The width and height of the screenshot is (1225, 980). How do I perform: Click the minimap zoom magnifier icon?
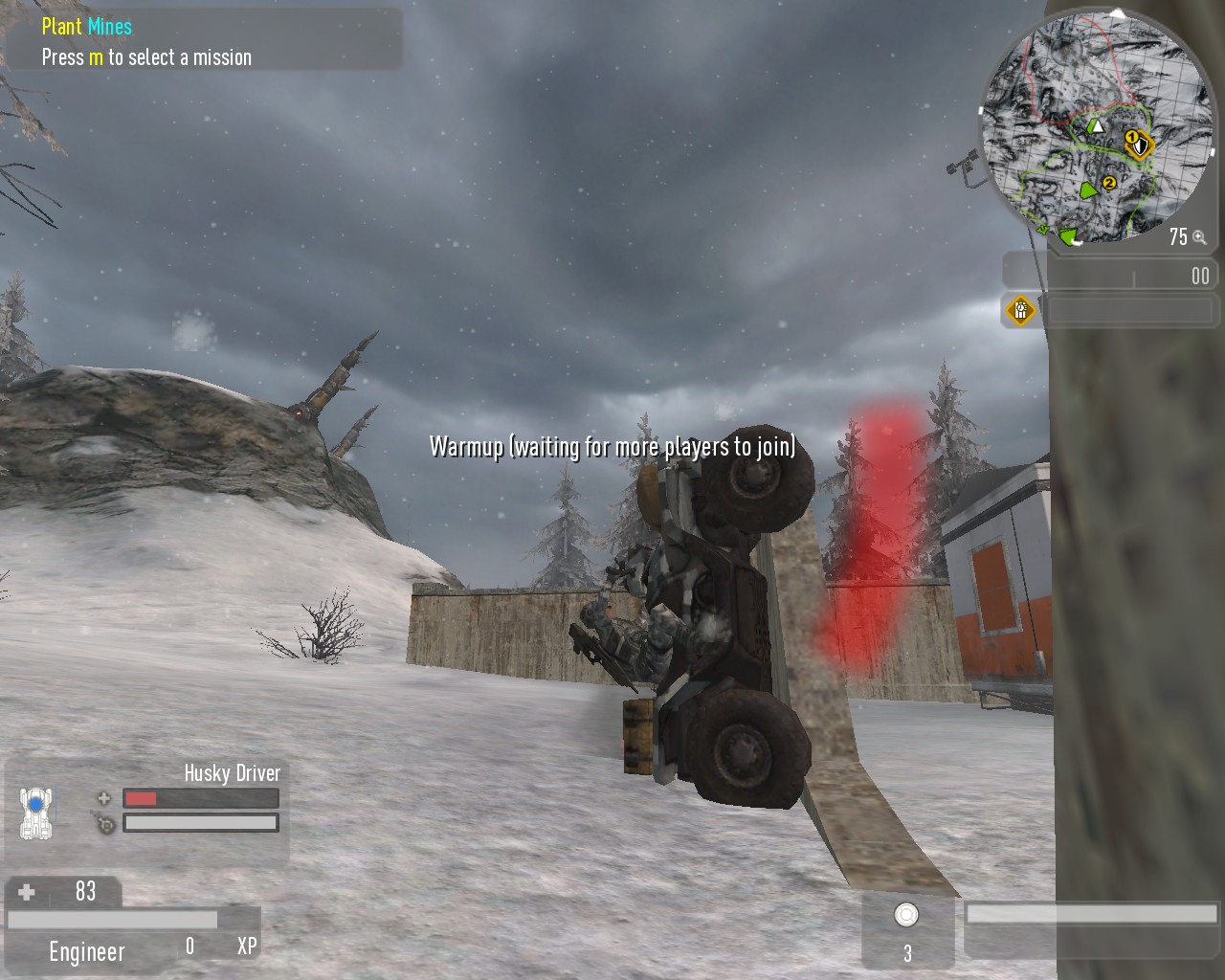(1199, 237)
